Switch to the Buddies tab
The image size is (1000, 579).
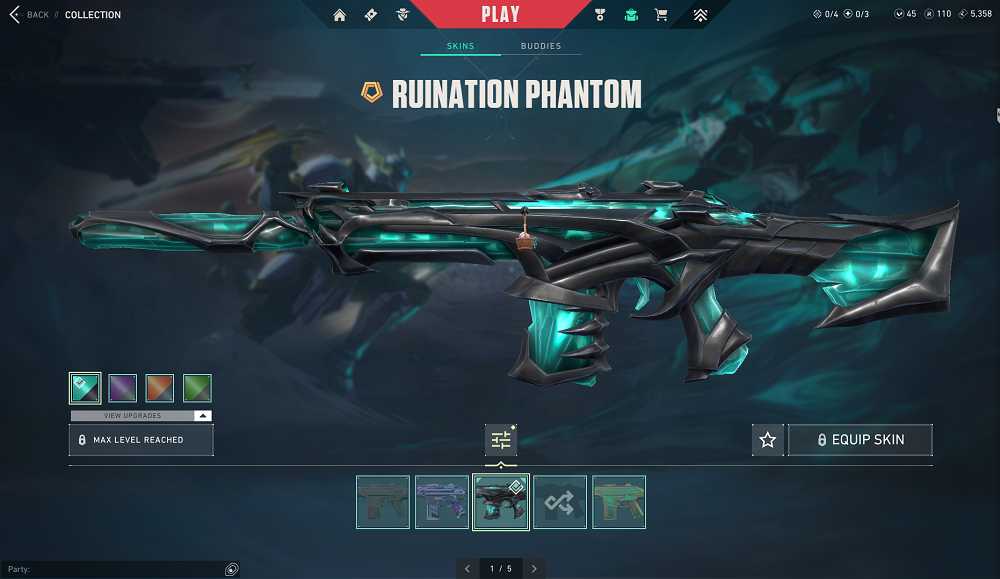(540, 46)
